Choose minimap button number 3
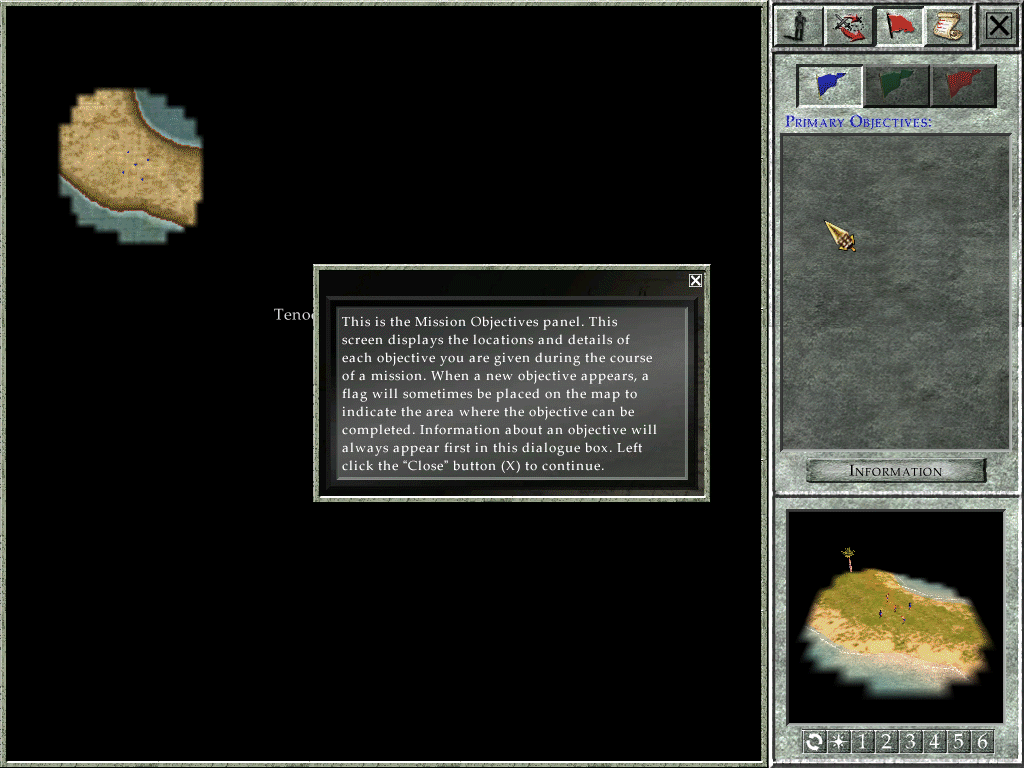The width and height of the screenshot is (1024, 768). point(910,742)
